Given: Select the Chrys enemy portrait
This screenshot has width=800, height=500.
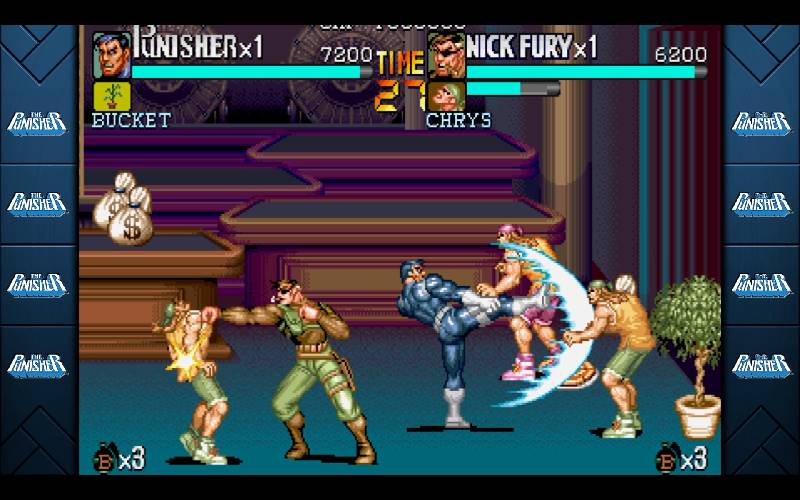Looking at the screenshot, I should pyautogui.click(x=446, y=97).
